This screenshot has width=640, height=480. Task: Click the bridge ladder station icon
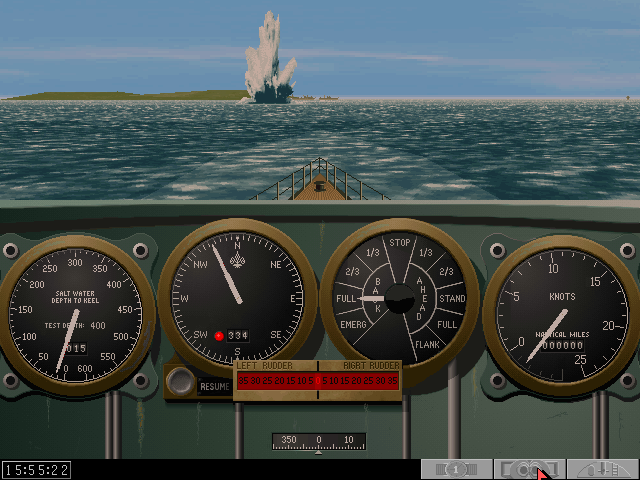[604, 468]
